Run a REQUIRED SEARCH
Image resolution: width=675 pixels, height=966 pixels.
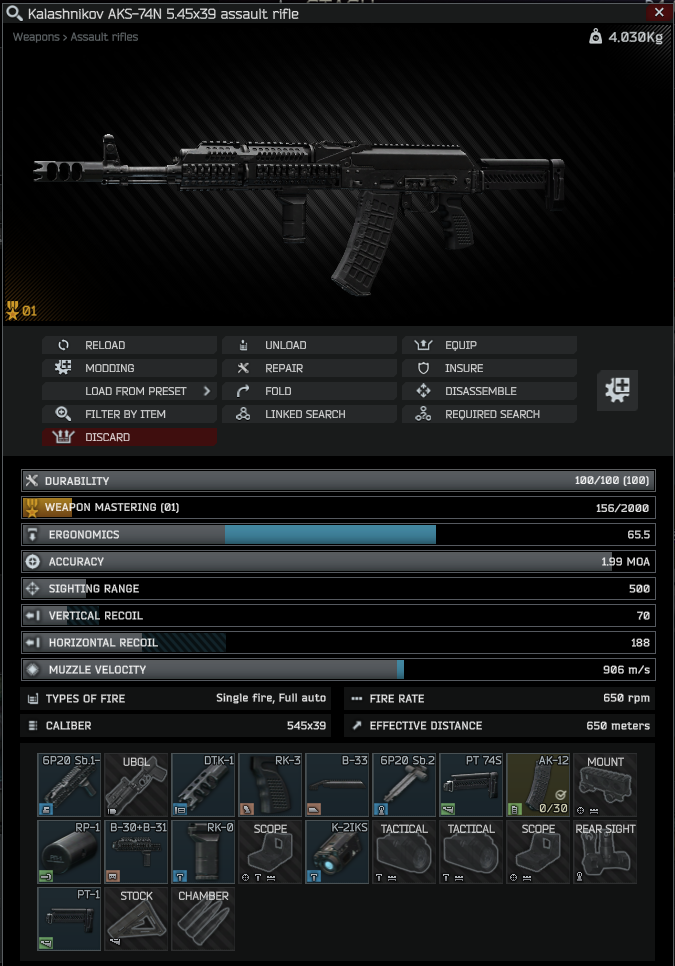489,414
